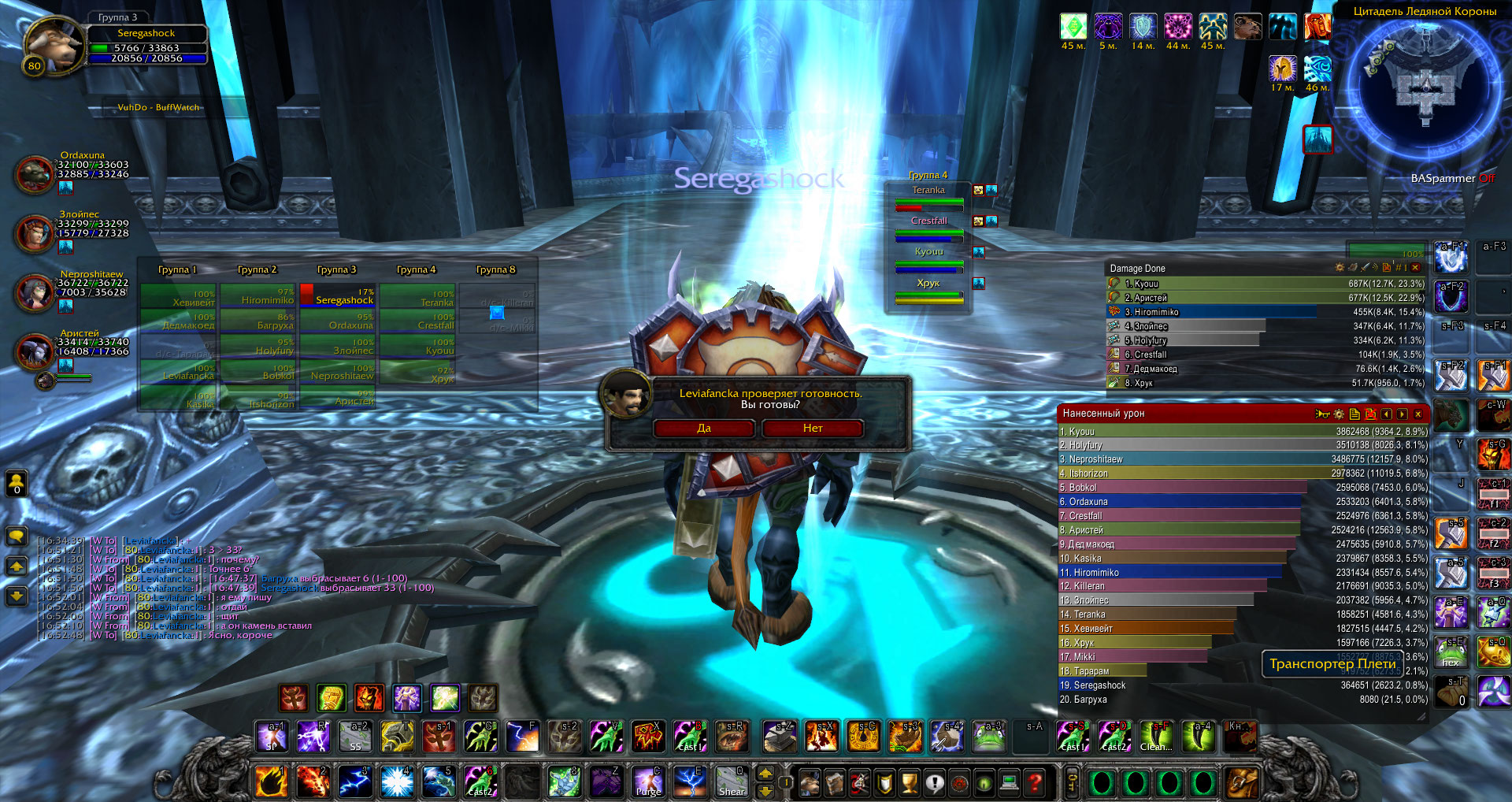
Task: Open the red question mark help menu
Action: pos(1035,782)
